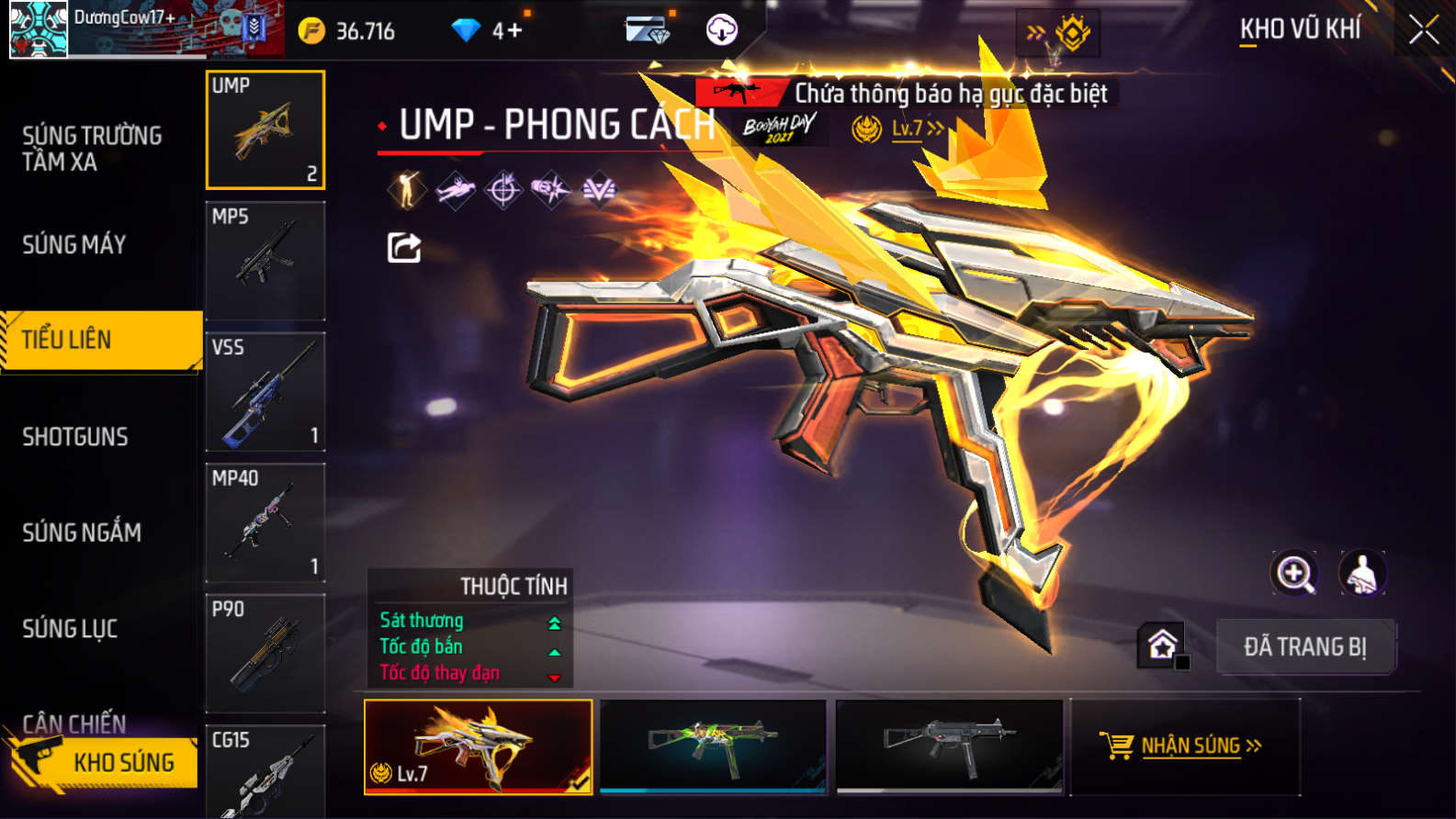The height and width of the screenshot is (819, 1456).
Task: Close the weapon vault screen
Action: pyautogui.click(x=1423, y=30)
